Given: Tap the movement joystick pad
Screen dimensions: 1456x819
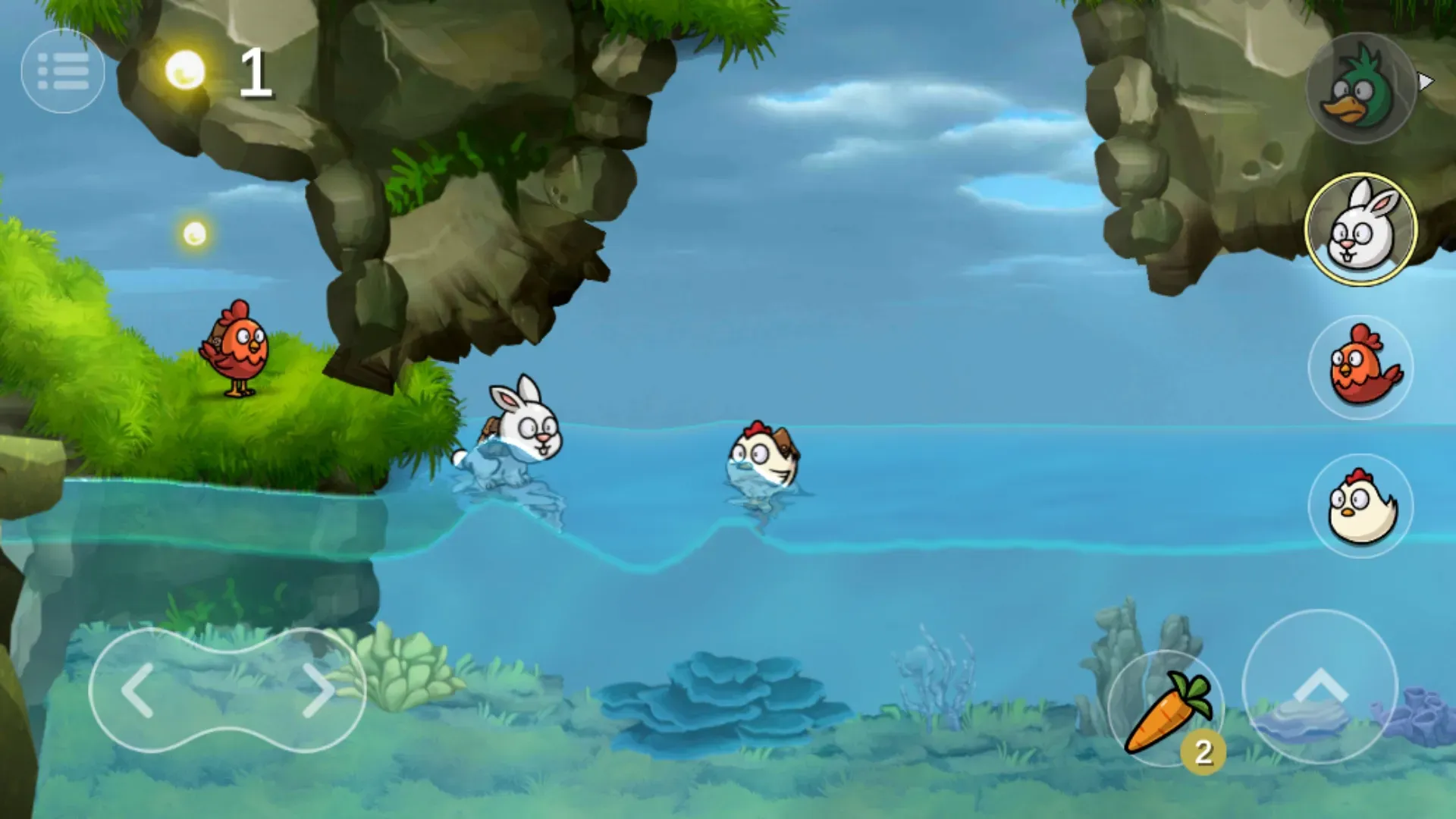Looking at the screenshot, I should coord(230,688).
